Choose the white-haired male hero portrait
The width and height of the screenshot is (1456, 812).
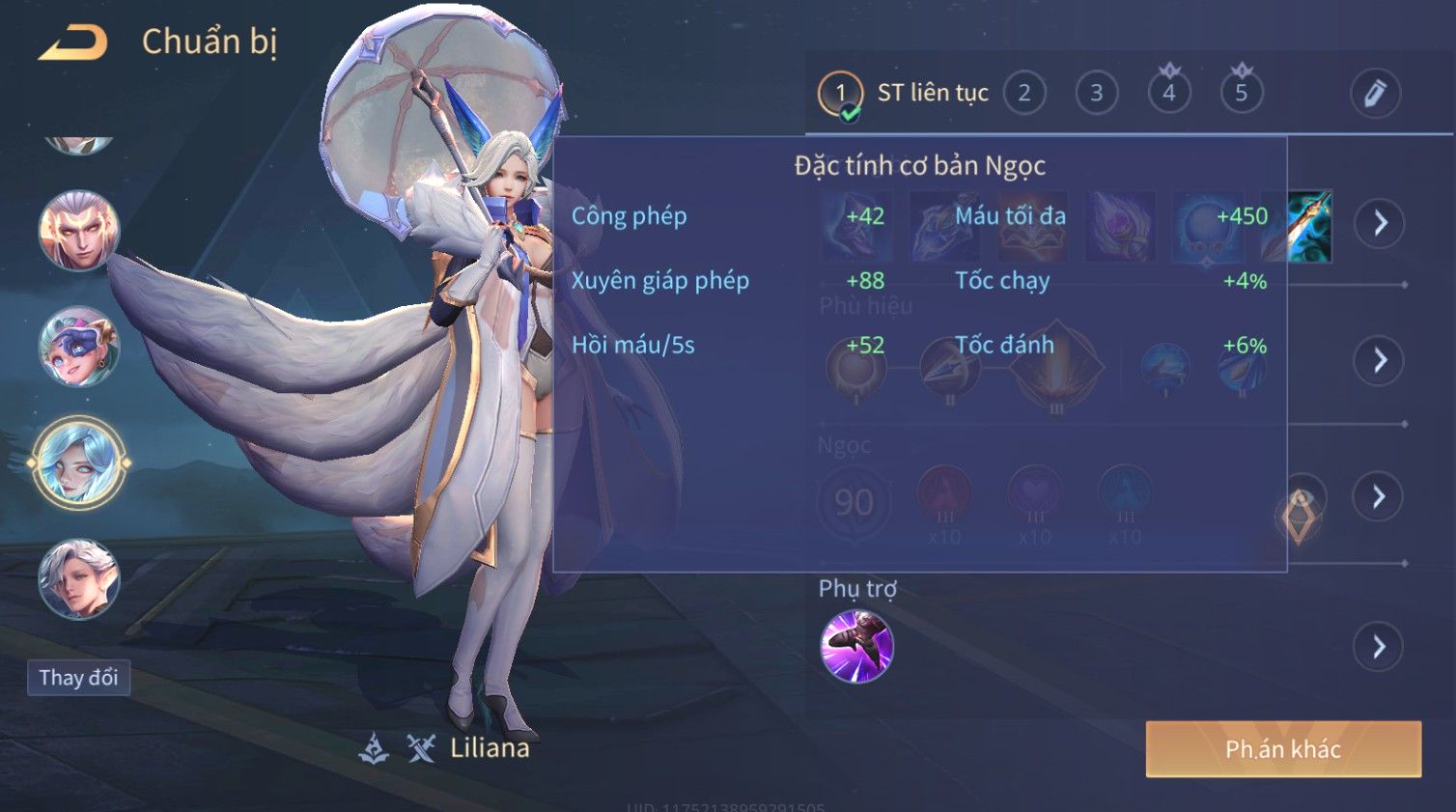[x=79, y=579]
